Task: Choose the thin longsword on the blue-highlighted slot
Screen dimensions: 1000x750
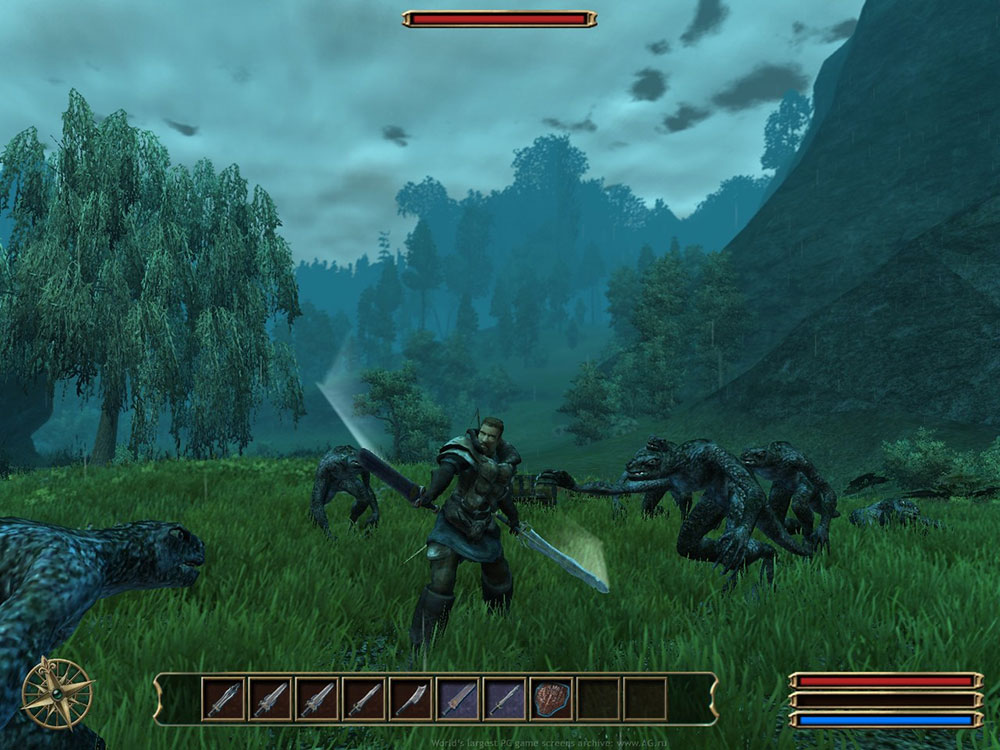Action: (505, 698)
